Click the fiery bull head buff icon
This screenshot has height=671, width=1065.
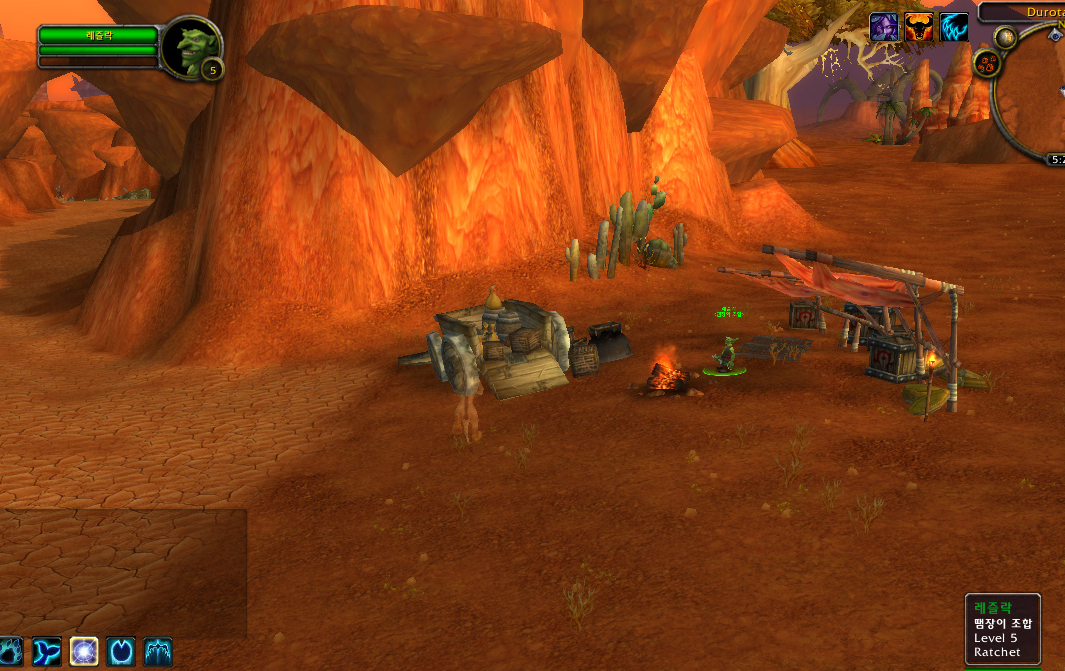coord(919,27)
